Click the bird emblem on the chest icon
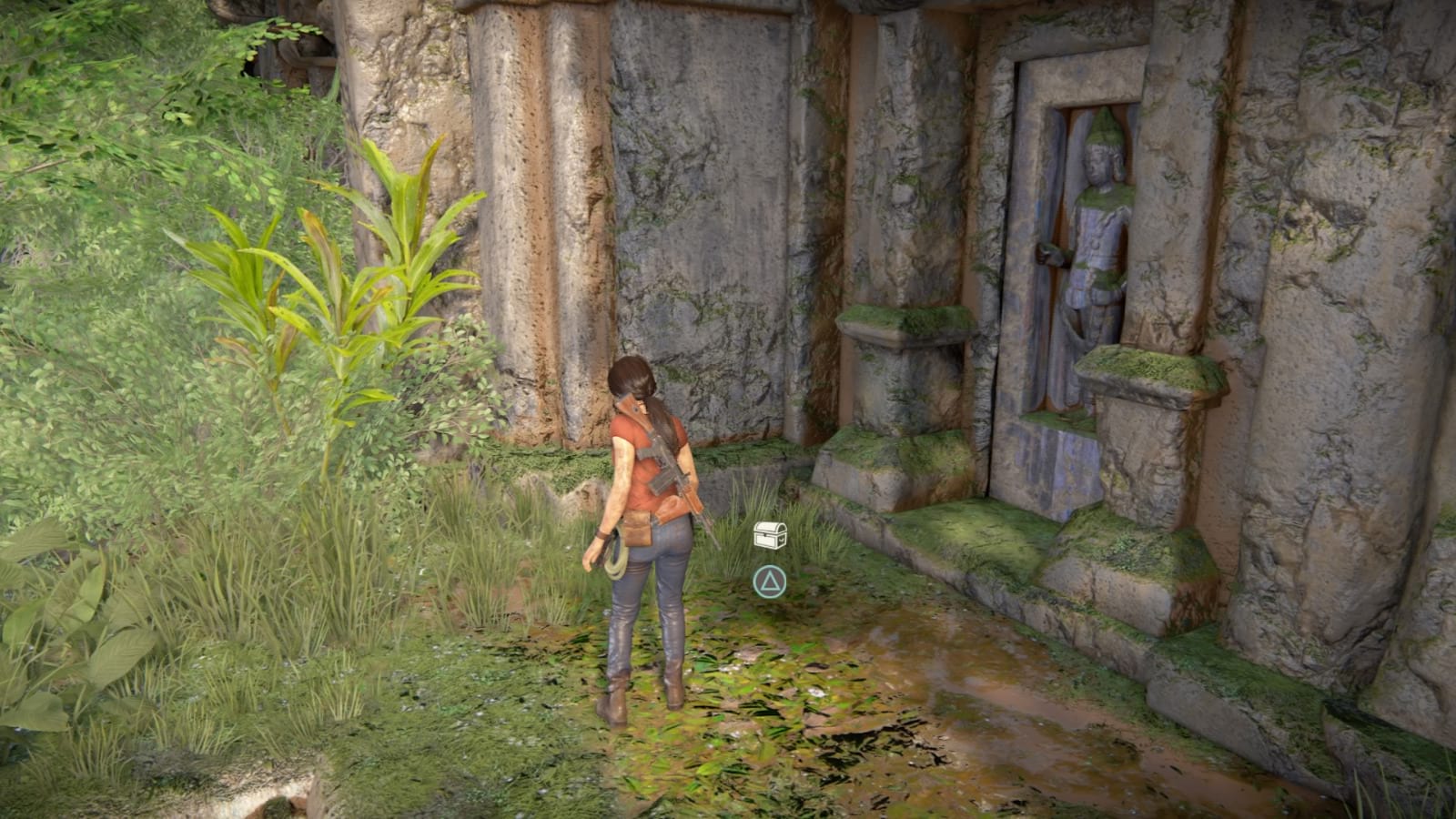Viewport: 1456px width, 819px height. click(x=782, y=540)
